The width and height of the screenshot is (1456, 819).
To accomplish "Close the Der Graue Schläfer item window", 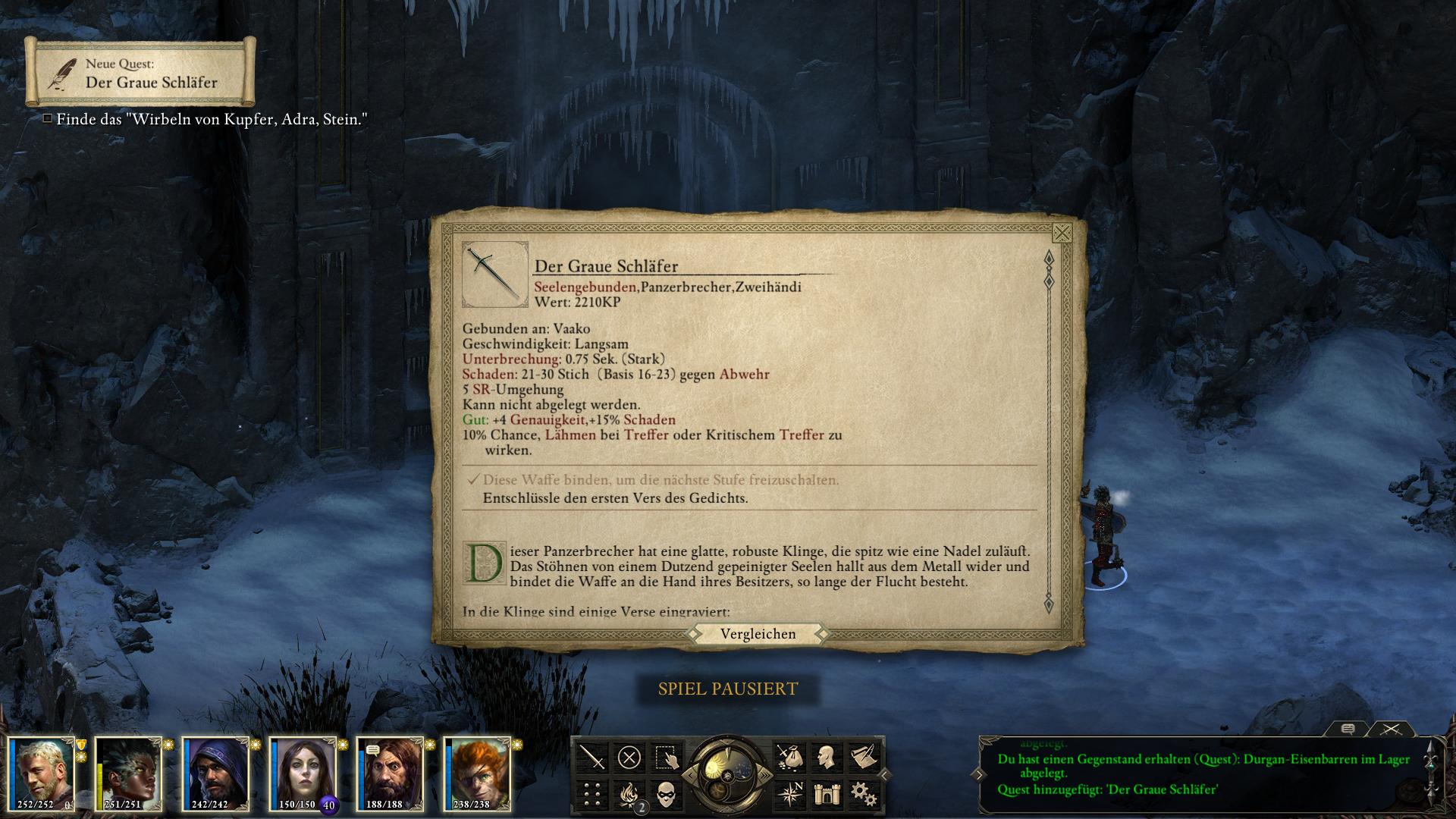I will coord(1062,233).
